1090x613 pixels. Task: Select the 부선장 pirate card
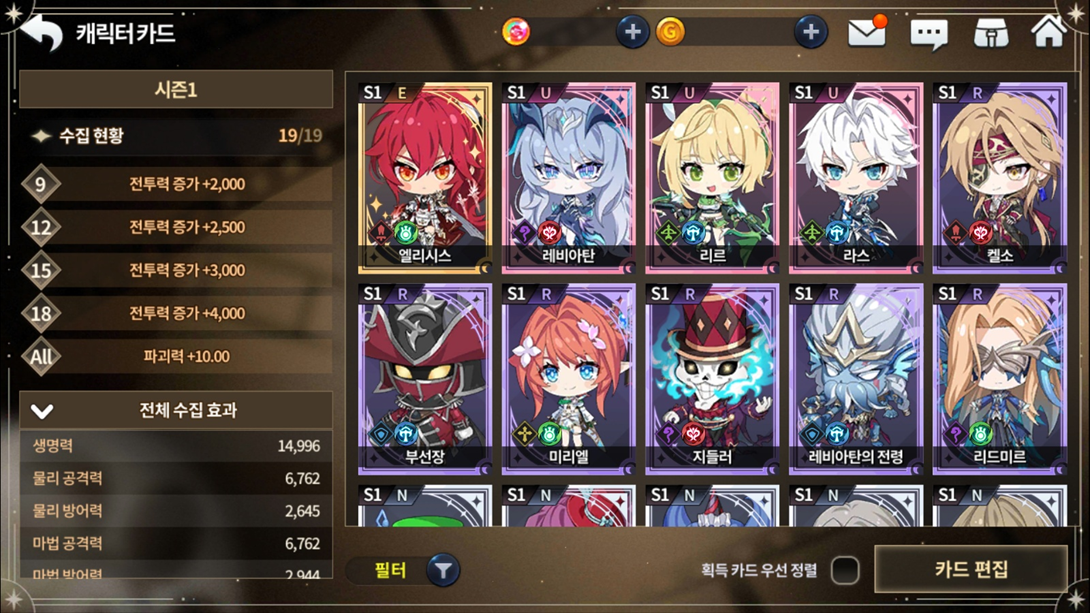point(425,378)
